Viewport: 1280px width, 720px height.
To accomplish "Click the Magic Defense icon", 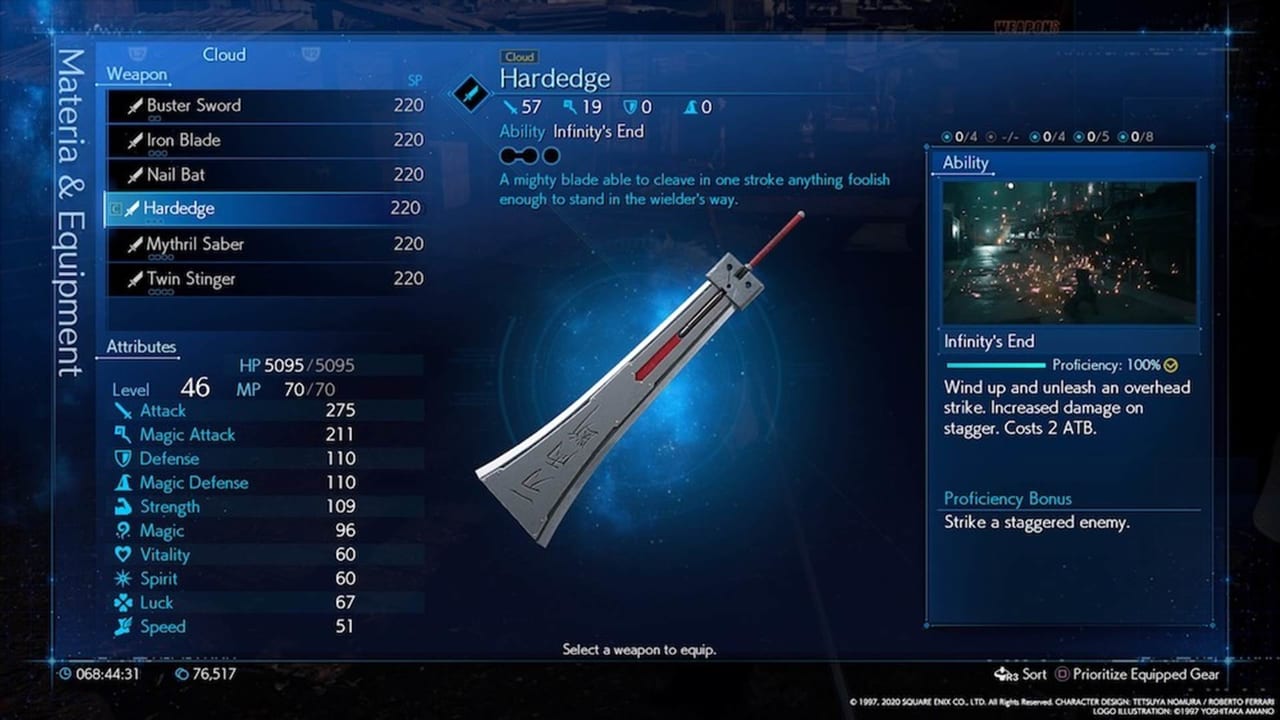I will coord(125,482).
